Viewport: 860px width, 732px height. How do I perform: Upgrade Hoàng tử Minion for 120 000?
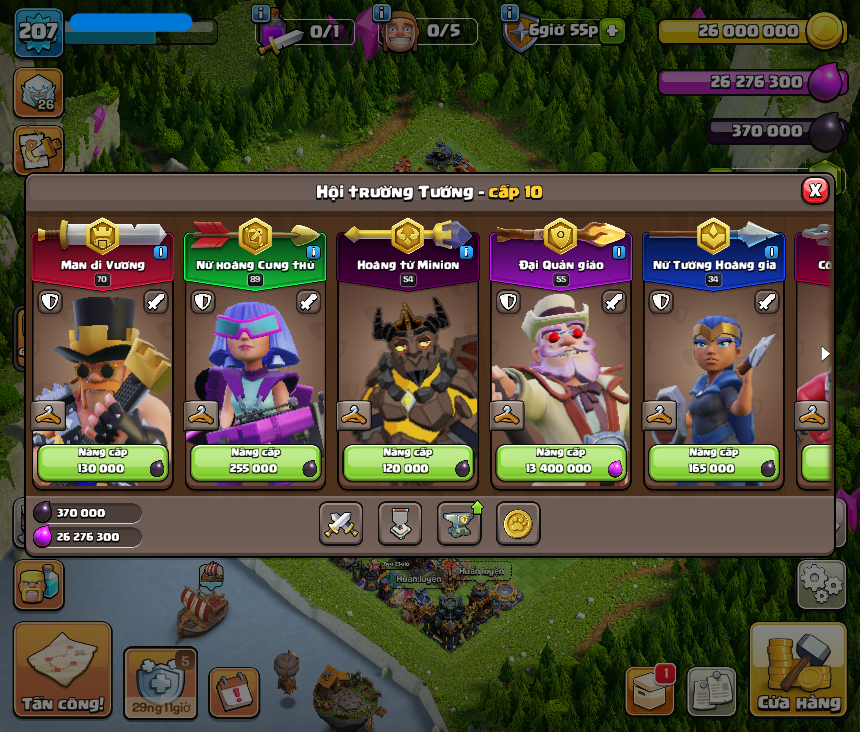(409, 462)
